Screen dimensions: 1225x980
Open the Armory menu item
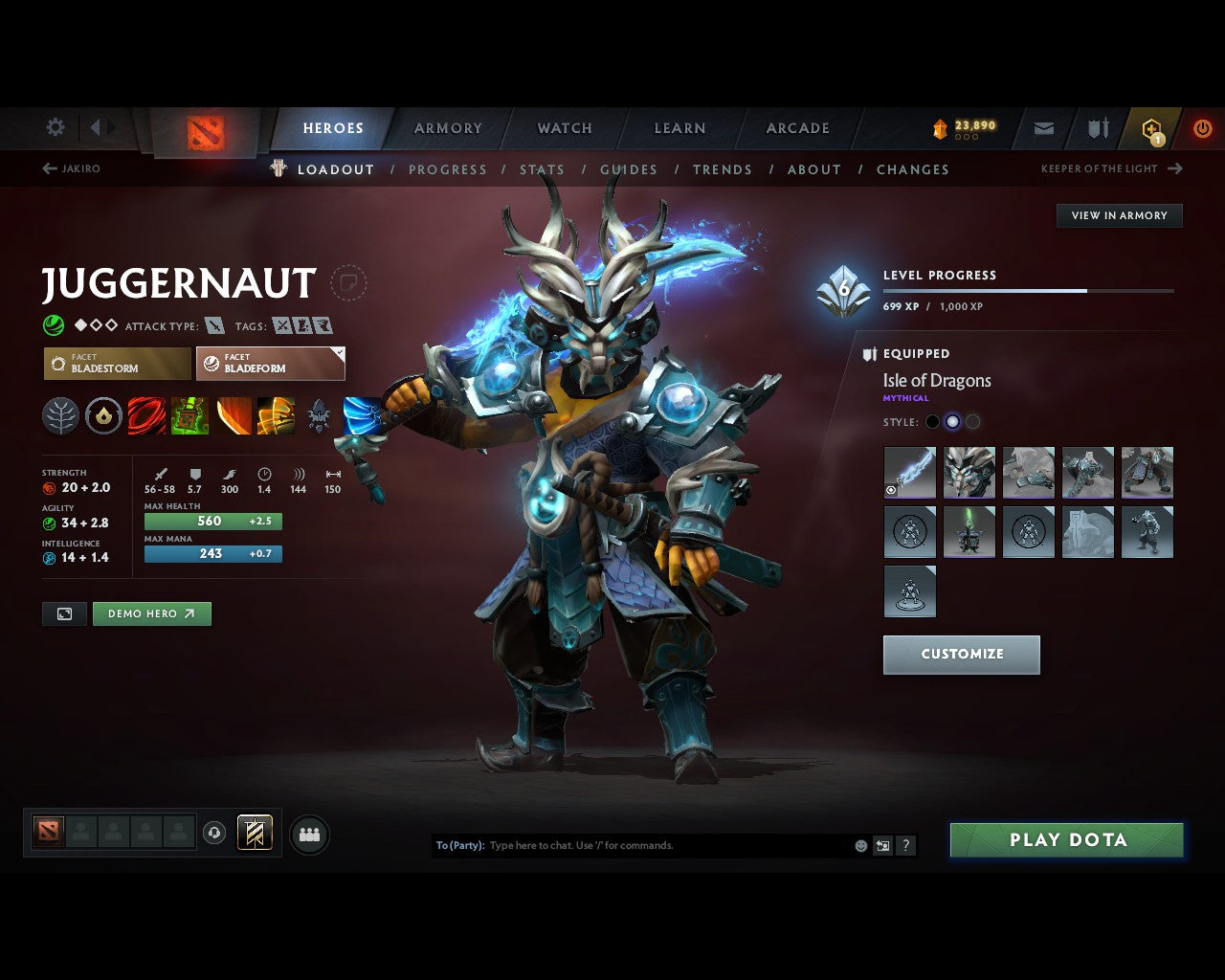pos(447,127)
